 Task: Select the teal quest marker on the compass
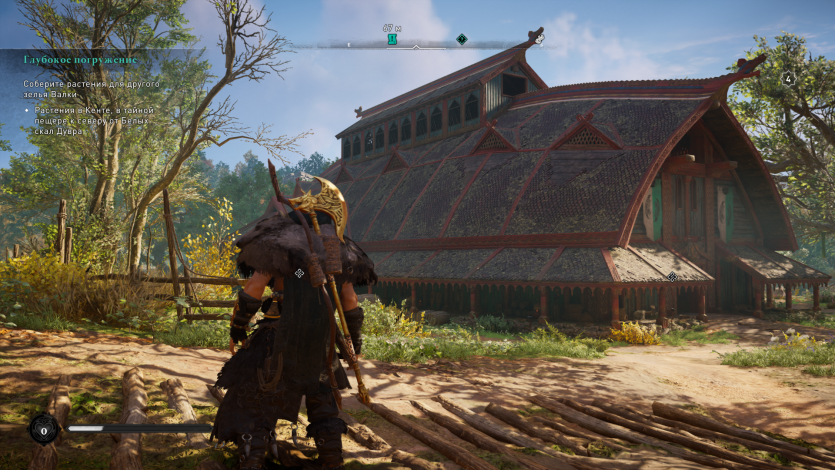pyautogui.click(x=392, y=39)
